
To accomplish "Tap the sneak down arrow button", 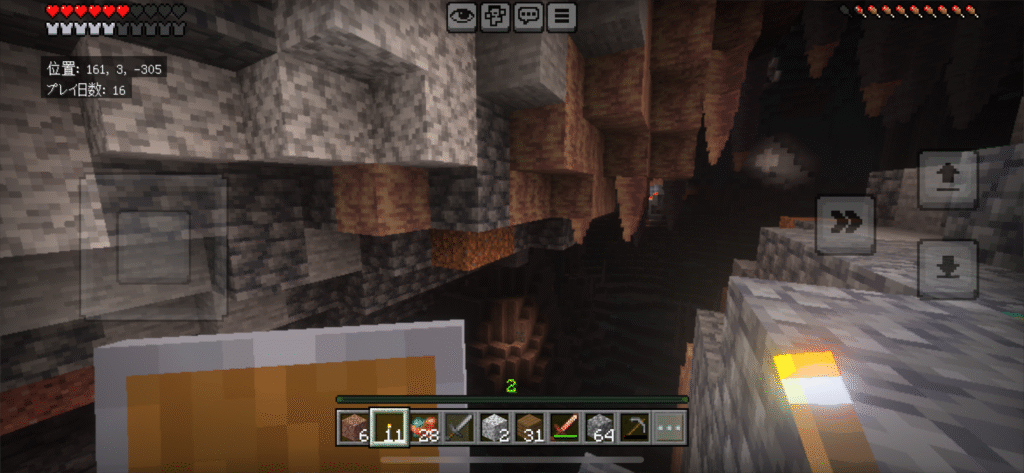I will tap(947, 268).
